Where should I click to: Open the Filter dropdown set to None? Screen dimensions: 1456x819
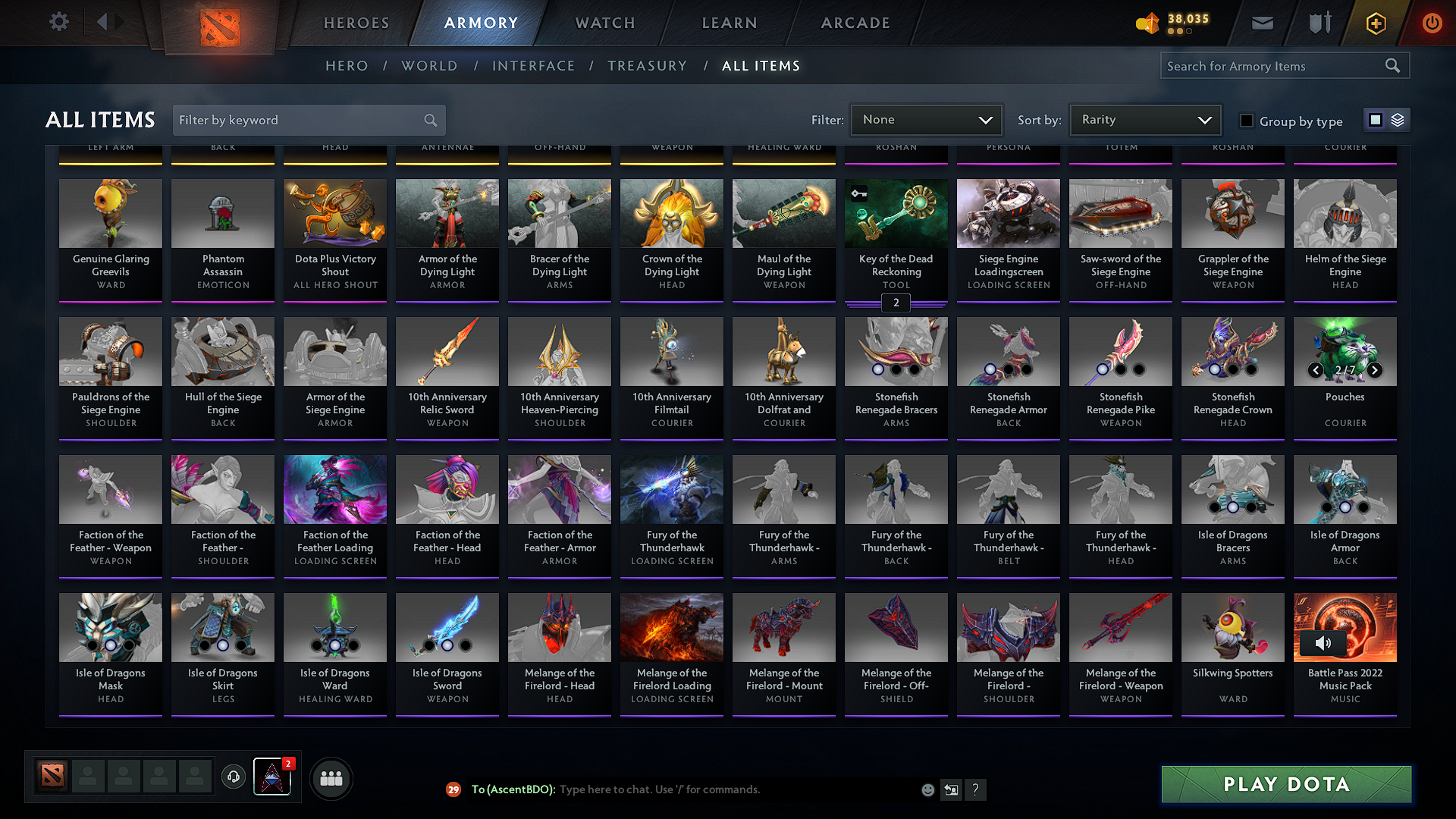926,119
